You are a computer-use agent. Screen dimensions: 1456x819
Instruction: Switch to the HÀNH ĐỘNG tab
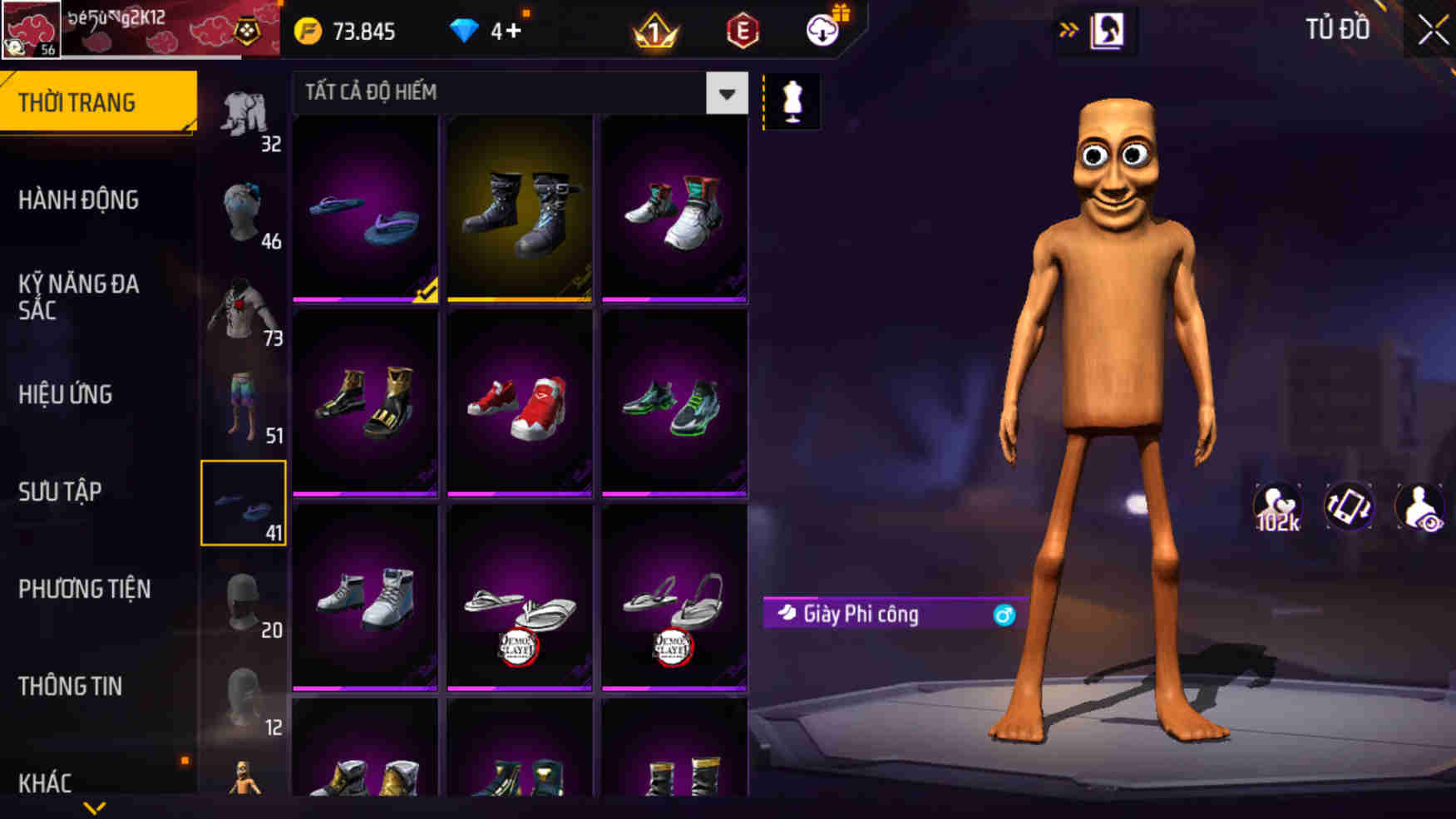pos(80,200)
